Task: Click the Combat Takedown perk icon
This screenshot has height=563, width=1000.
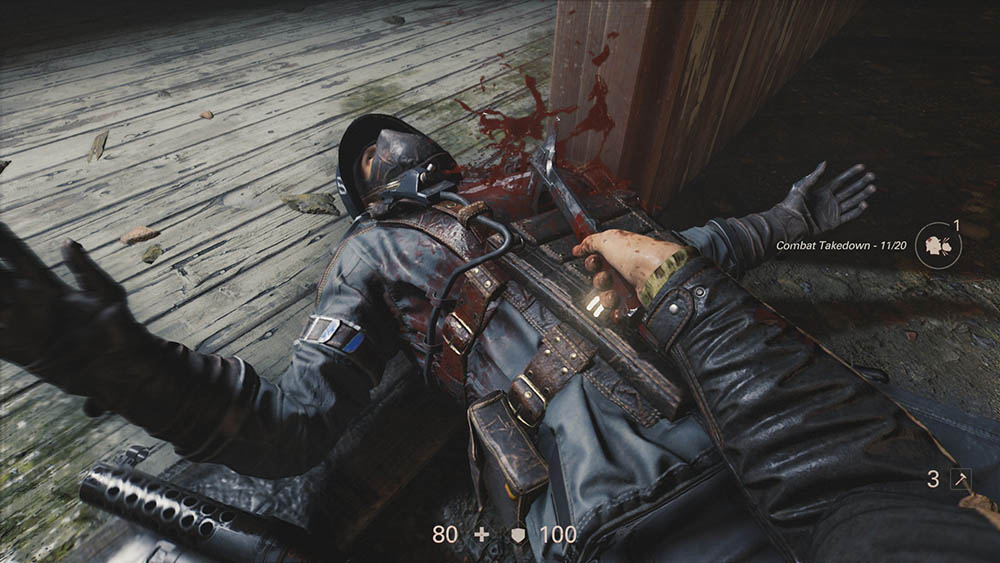Action: pyautogui.click(x=937, y=244)
